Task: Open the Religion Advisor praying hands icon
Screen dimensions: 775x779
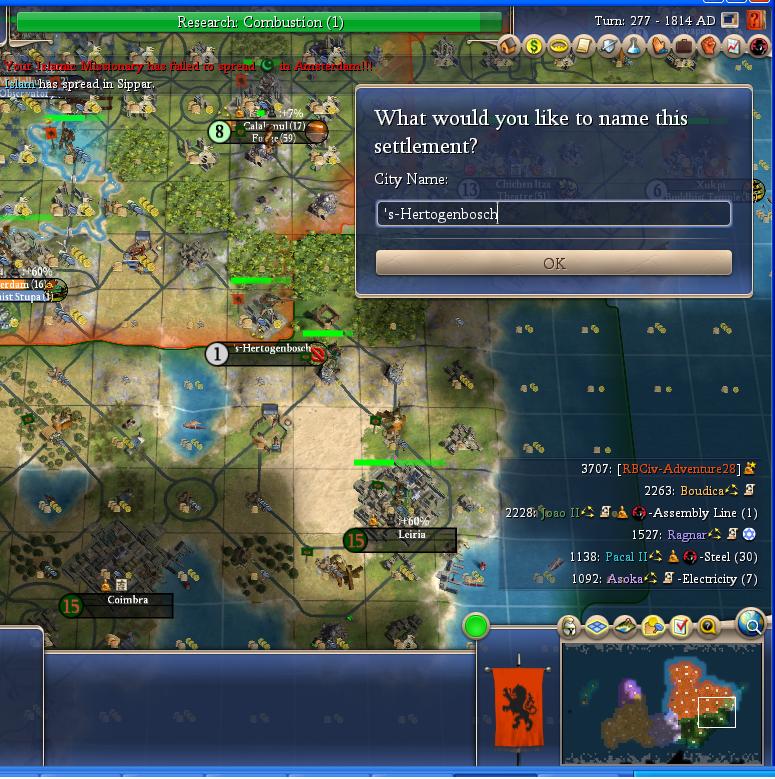Action: point(659,46)
